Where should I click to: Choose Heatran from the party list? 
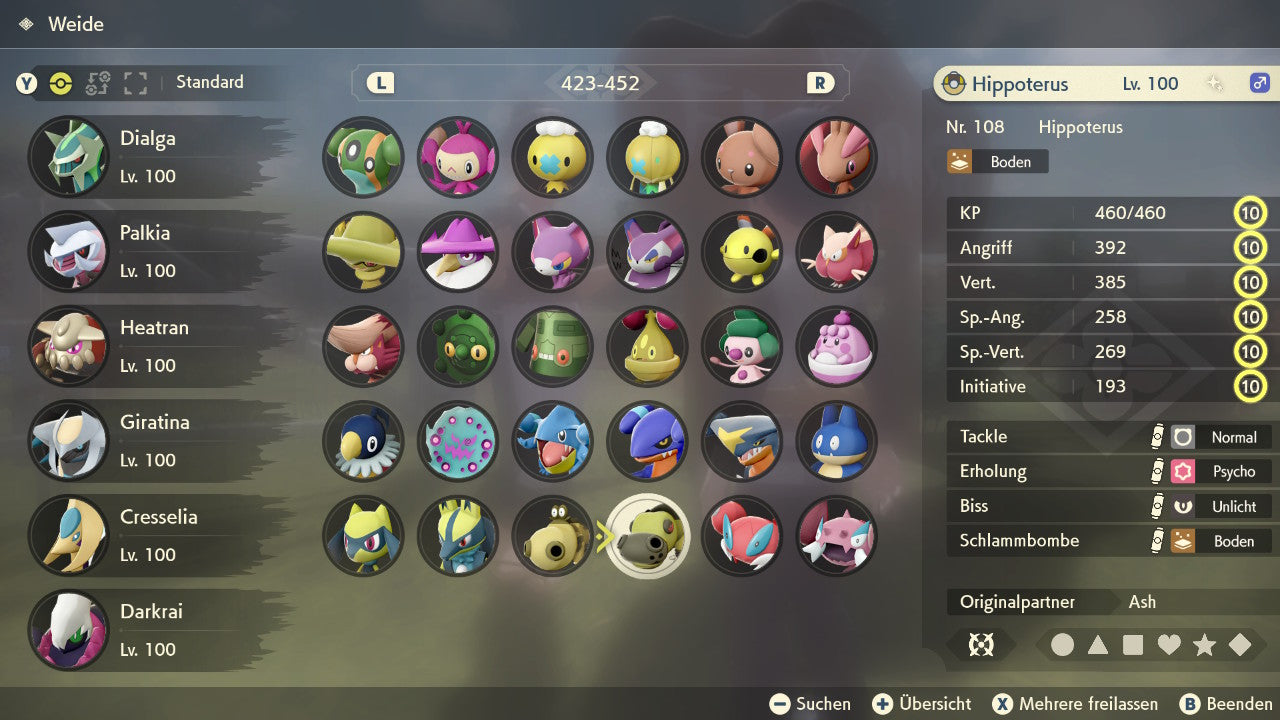150,346
